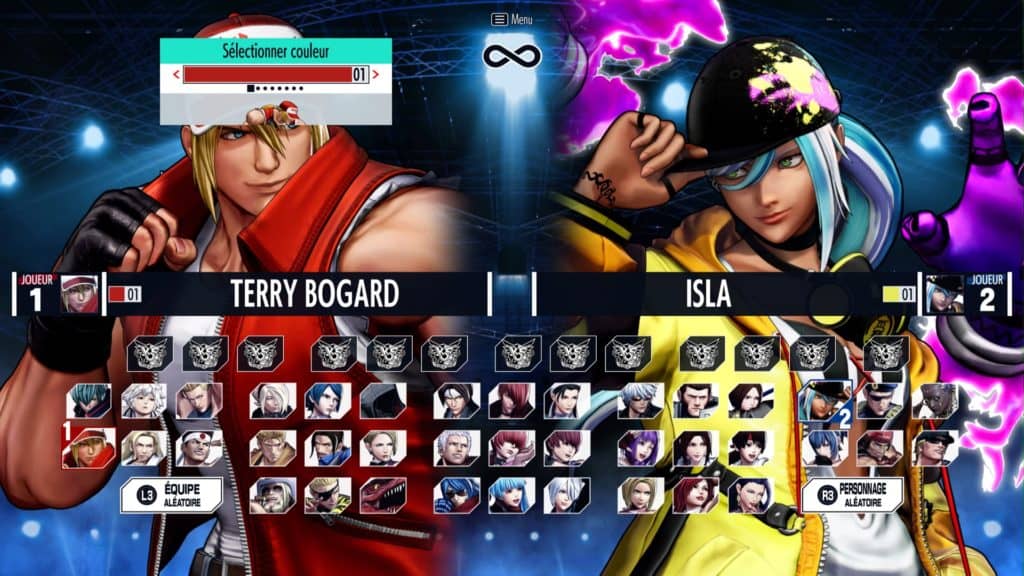Open the Menu at the top

point(511,19)
